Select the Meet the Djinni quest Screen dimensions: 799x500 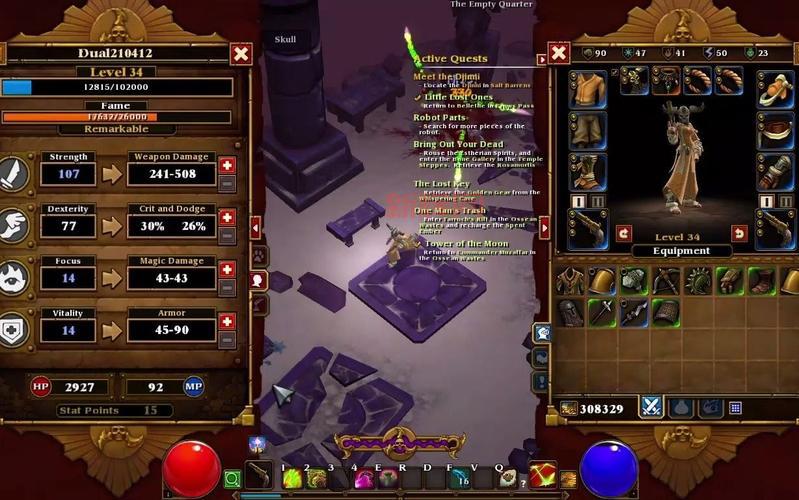(x=446, y=77)
